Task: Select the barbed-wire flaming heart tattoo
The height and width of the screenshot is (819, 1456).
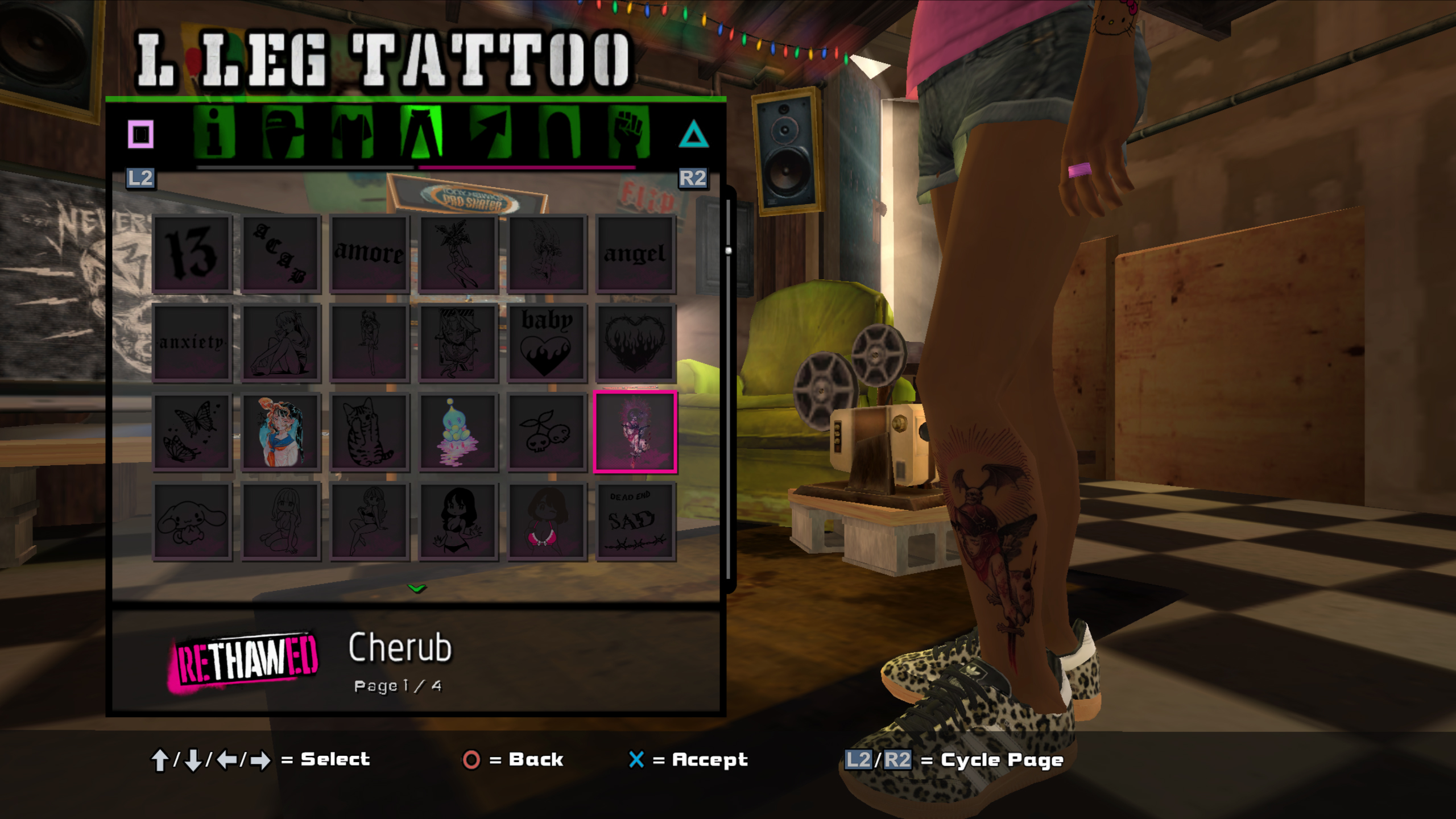Action: point(635,342)
